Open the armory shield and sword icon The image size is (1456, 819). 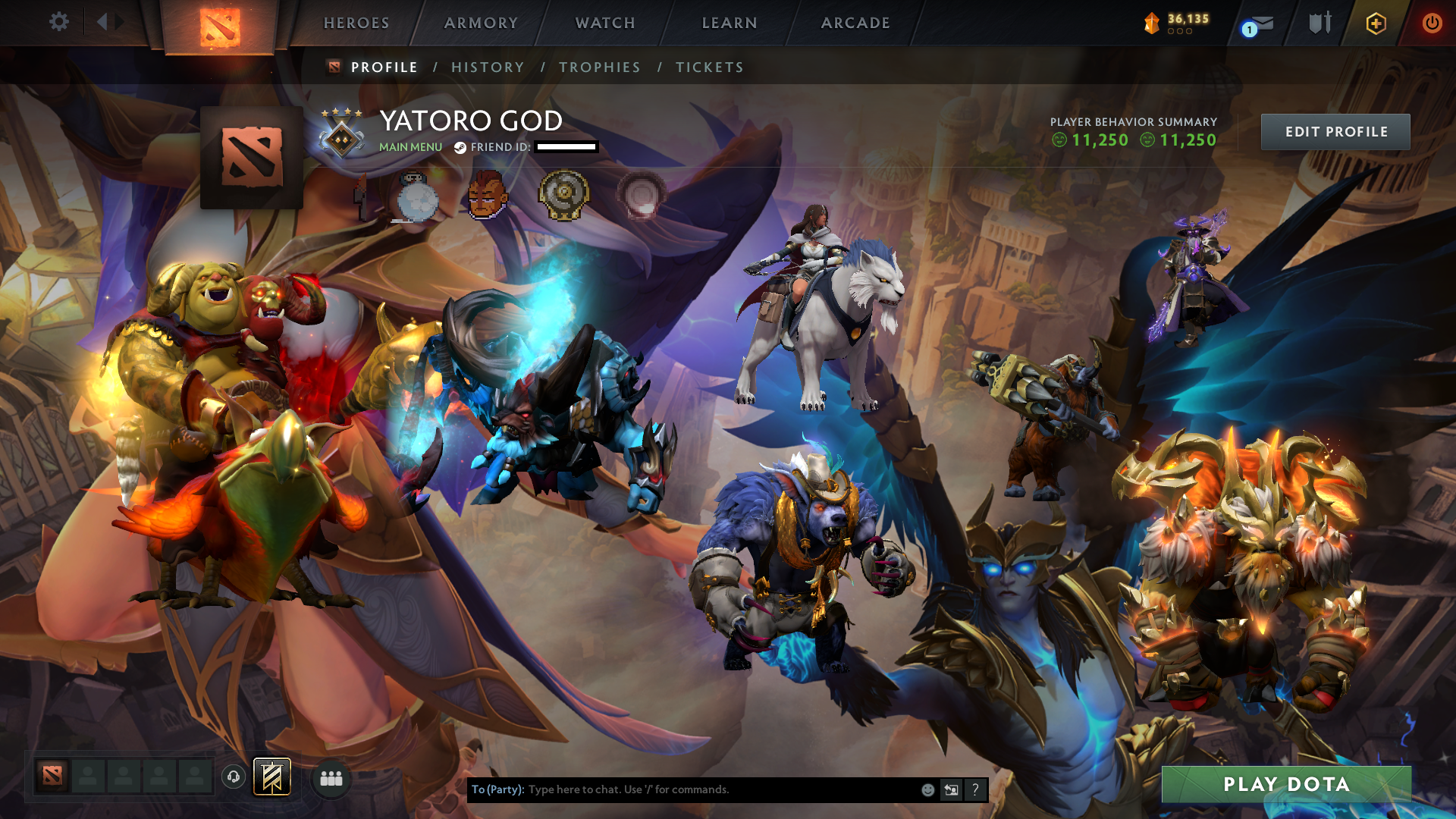tap(1319, 24)
